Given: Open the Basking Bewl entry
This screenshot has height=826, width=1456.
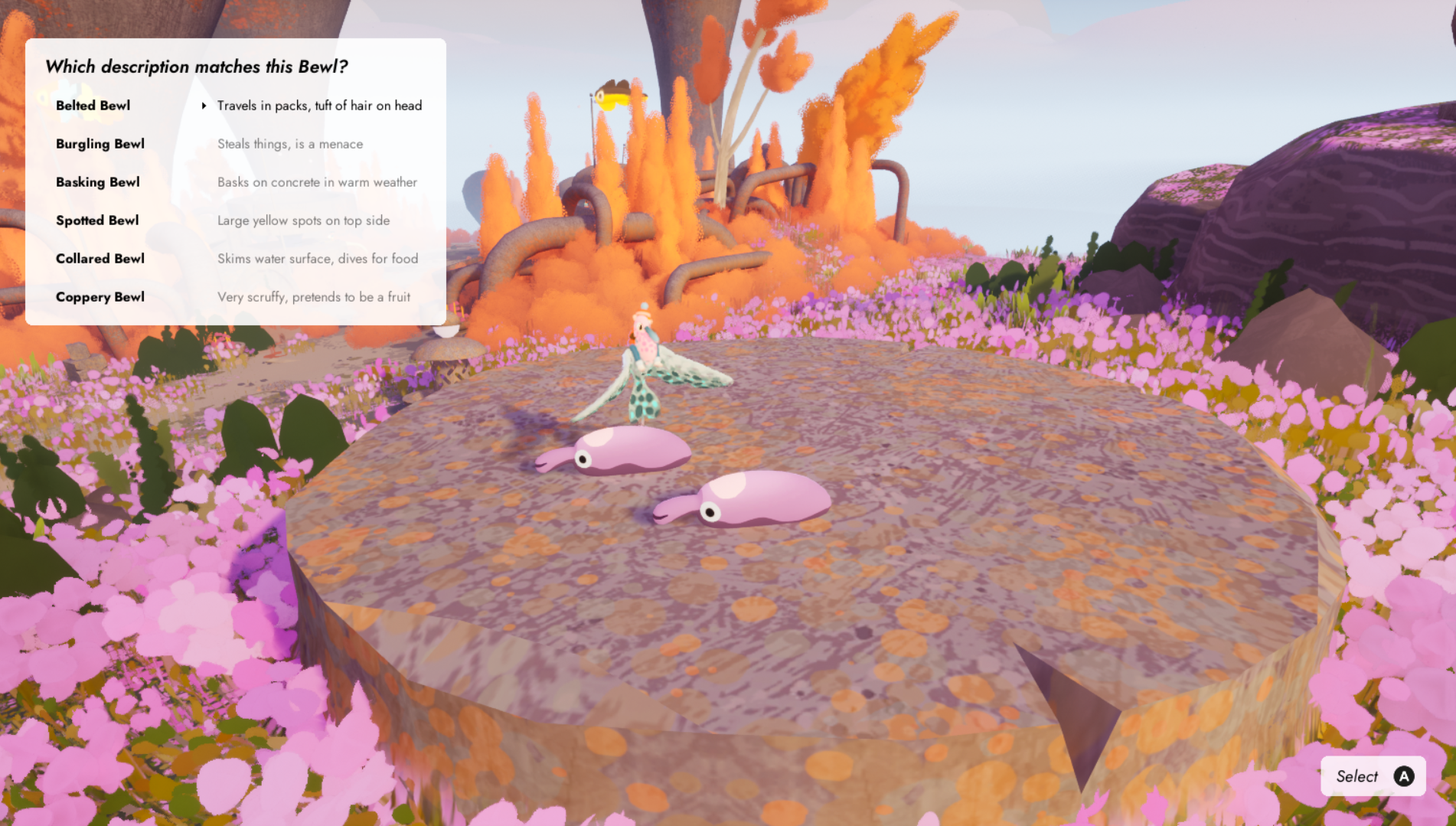Looking at the screenshot, I should [97, 182].
